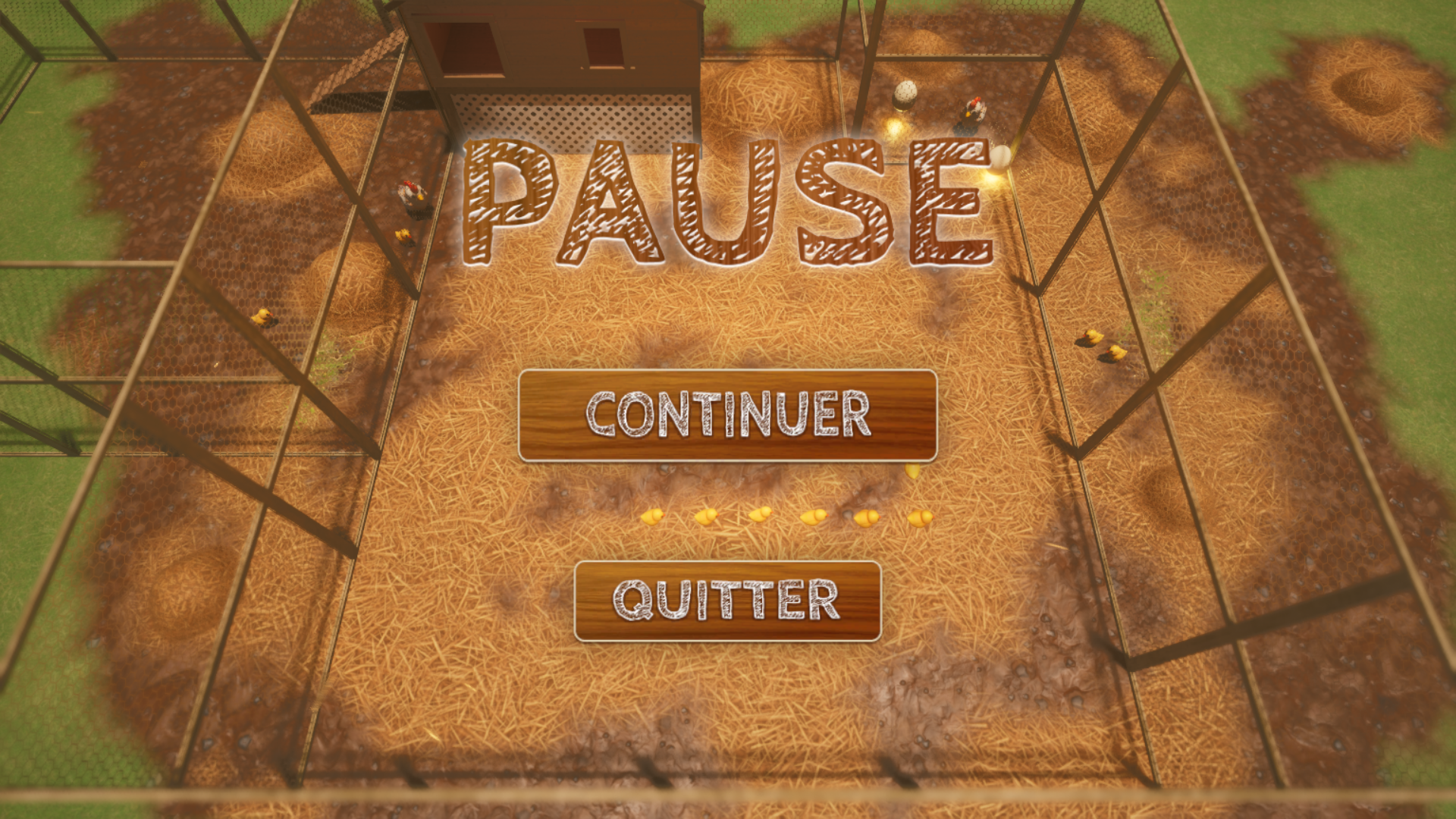
Task: Select the speckled egg inside the top-right pen
Action: (905, 94)
